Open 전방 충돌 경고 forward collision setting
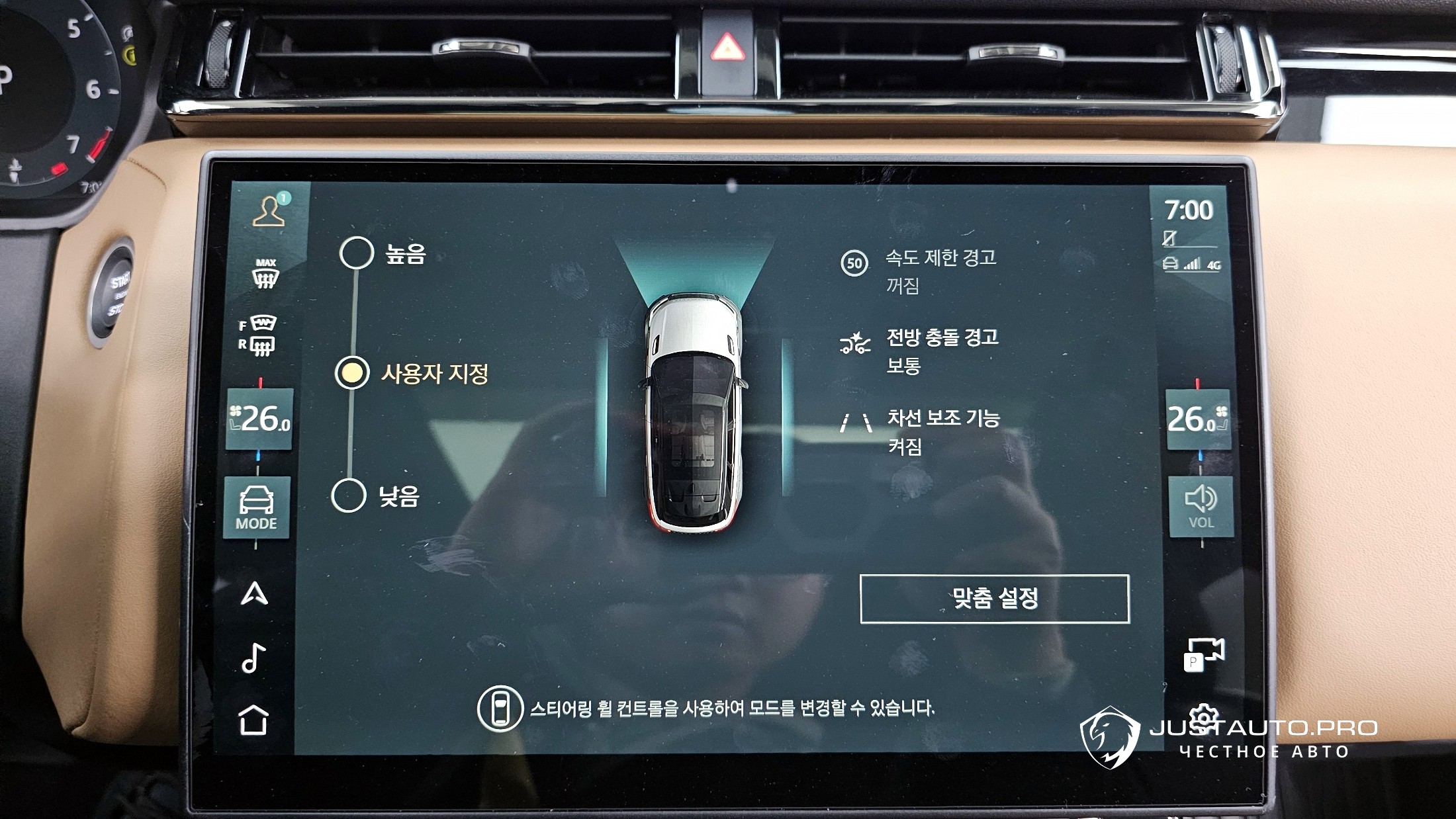 click(941, 351)
